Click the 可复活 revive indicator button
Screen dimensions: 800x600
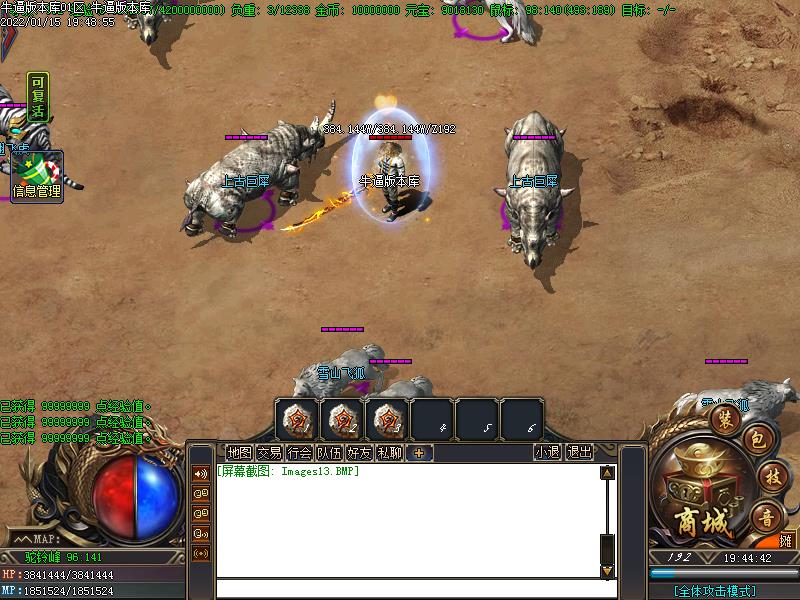(37, 96)
